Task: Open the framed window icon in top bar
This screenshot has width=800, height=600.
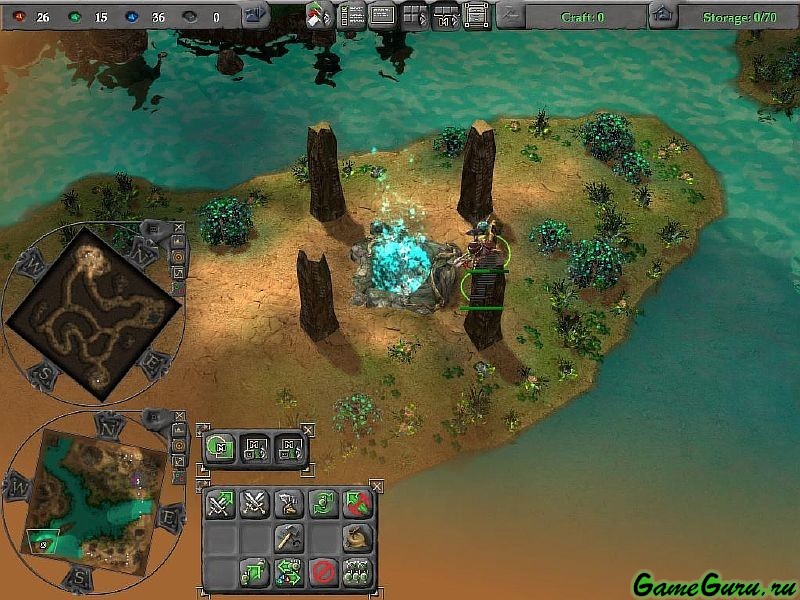Action: (476, 15)
